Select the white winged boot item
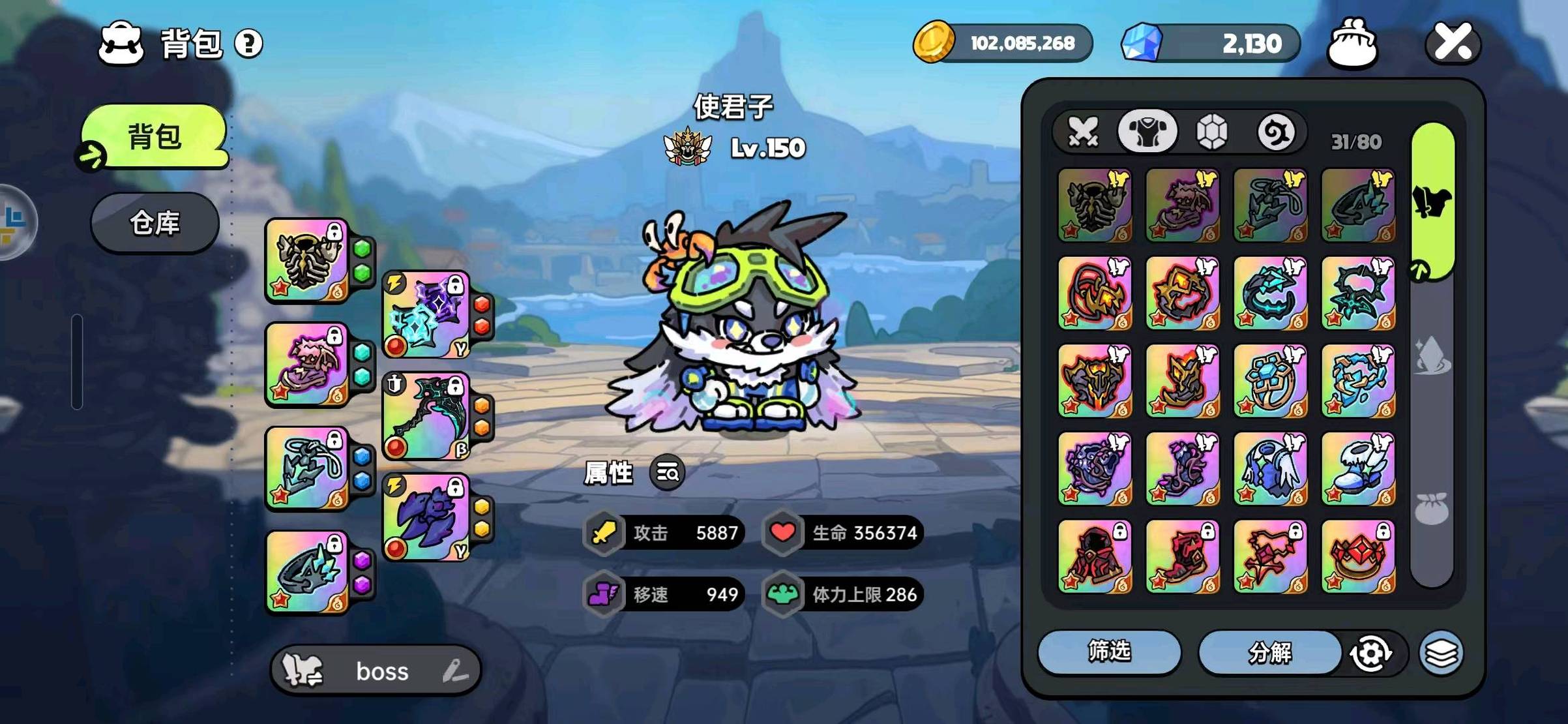The image size is (1568, 724). (x=1358, y=469)
